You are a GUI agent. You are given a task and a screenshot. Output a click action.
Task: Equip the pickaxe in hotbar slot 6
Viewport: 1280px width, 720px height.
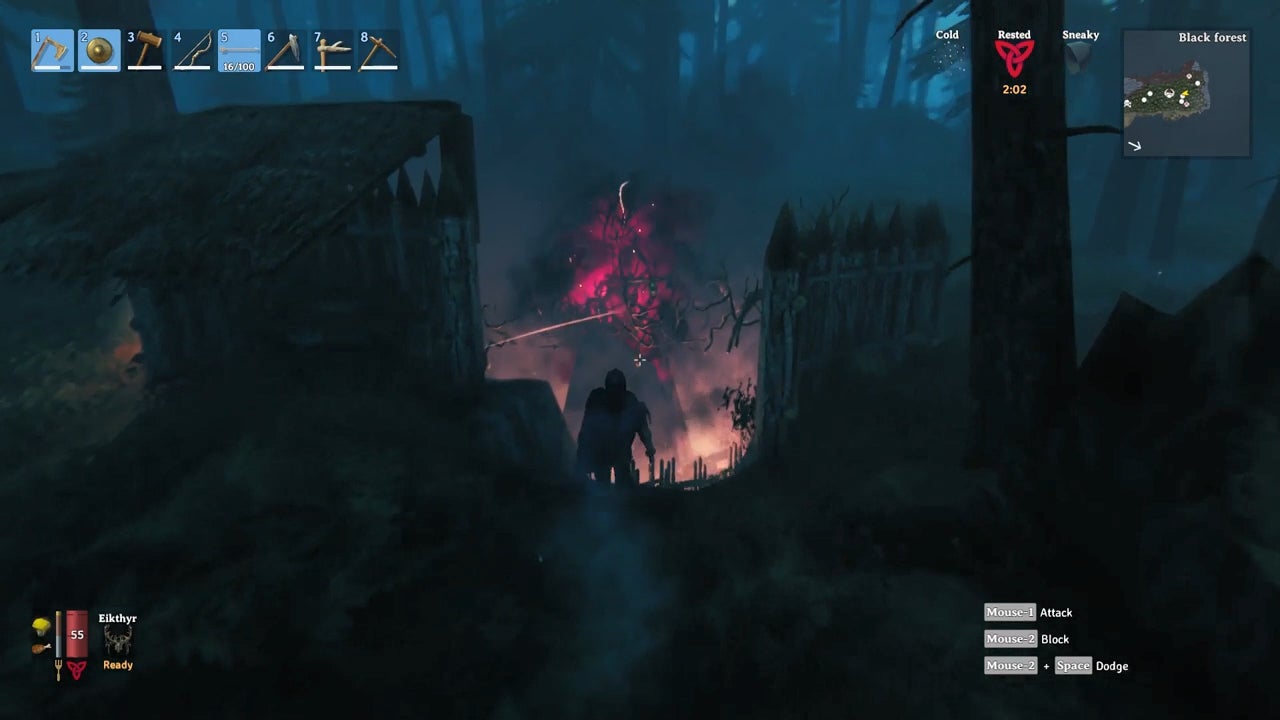tap(286, 52)
